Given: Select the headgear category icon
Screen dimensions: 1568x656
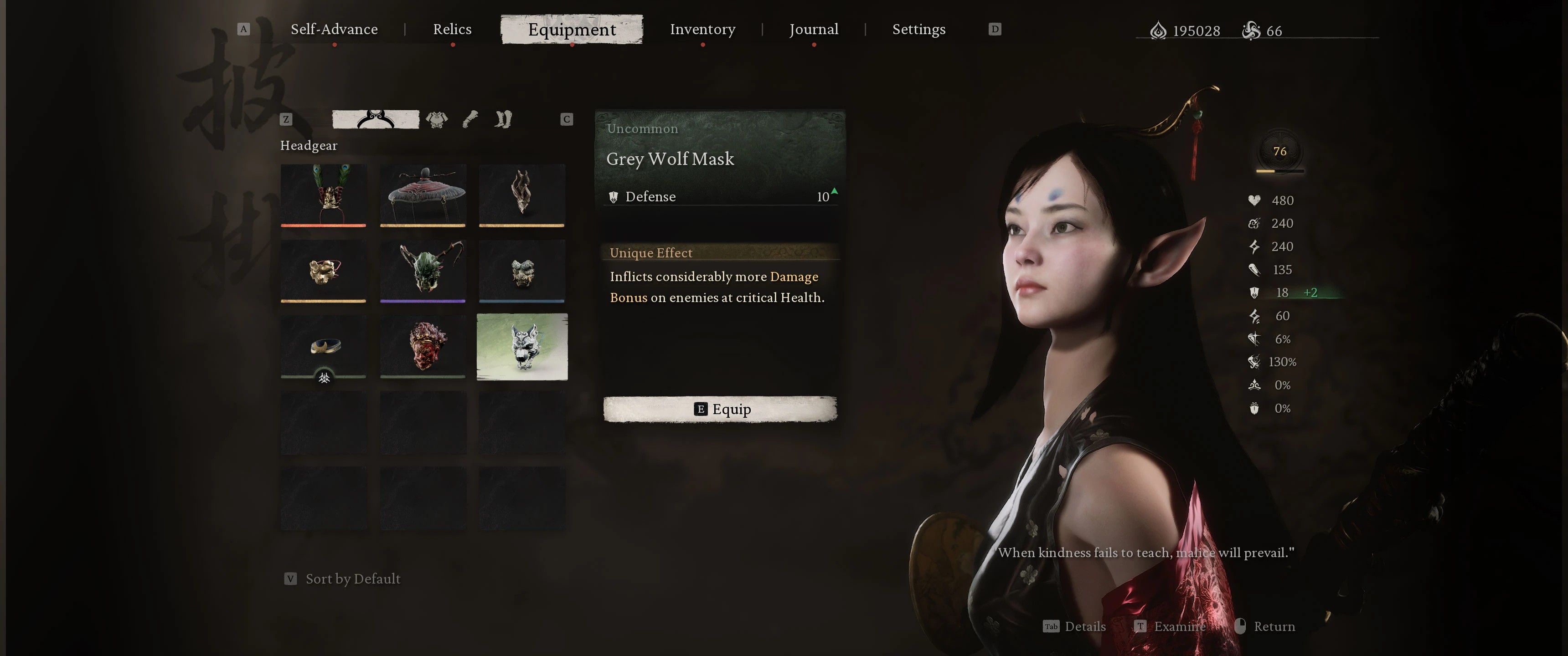Looking at the screenshot, I should click(x=376, y=119).
